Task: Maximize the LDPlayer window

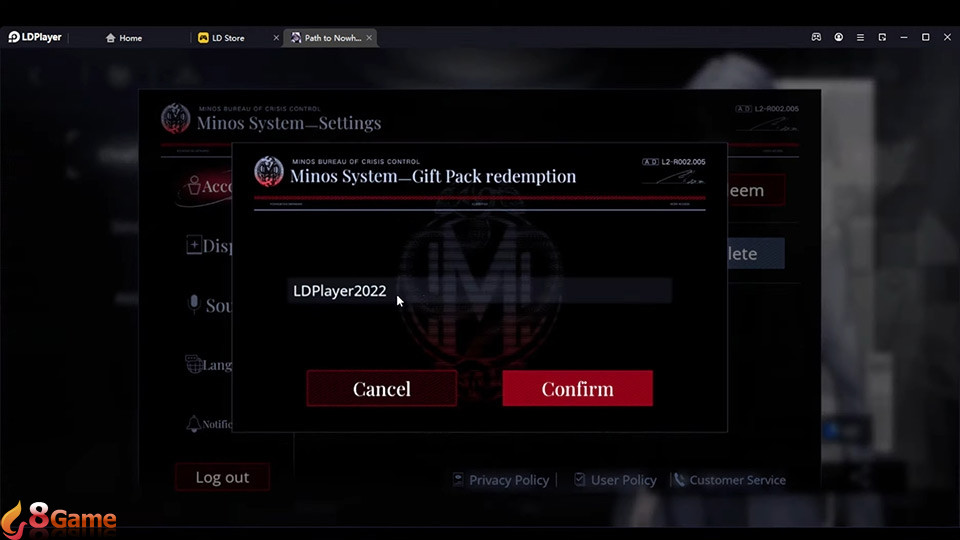Action: 925,37
